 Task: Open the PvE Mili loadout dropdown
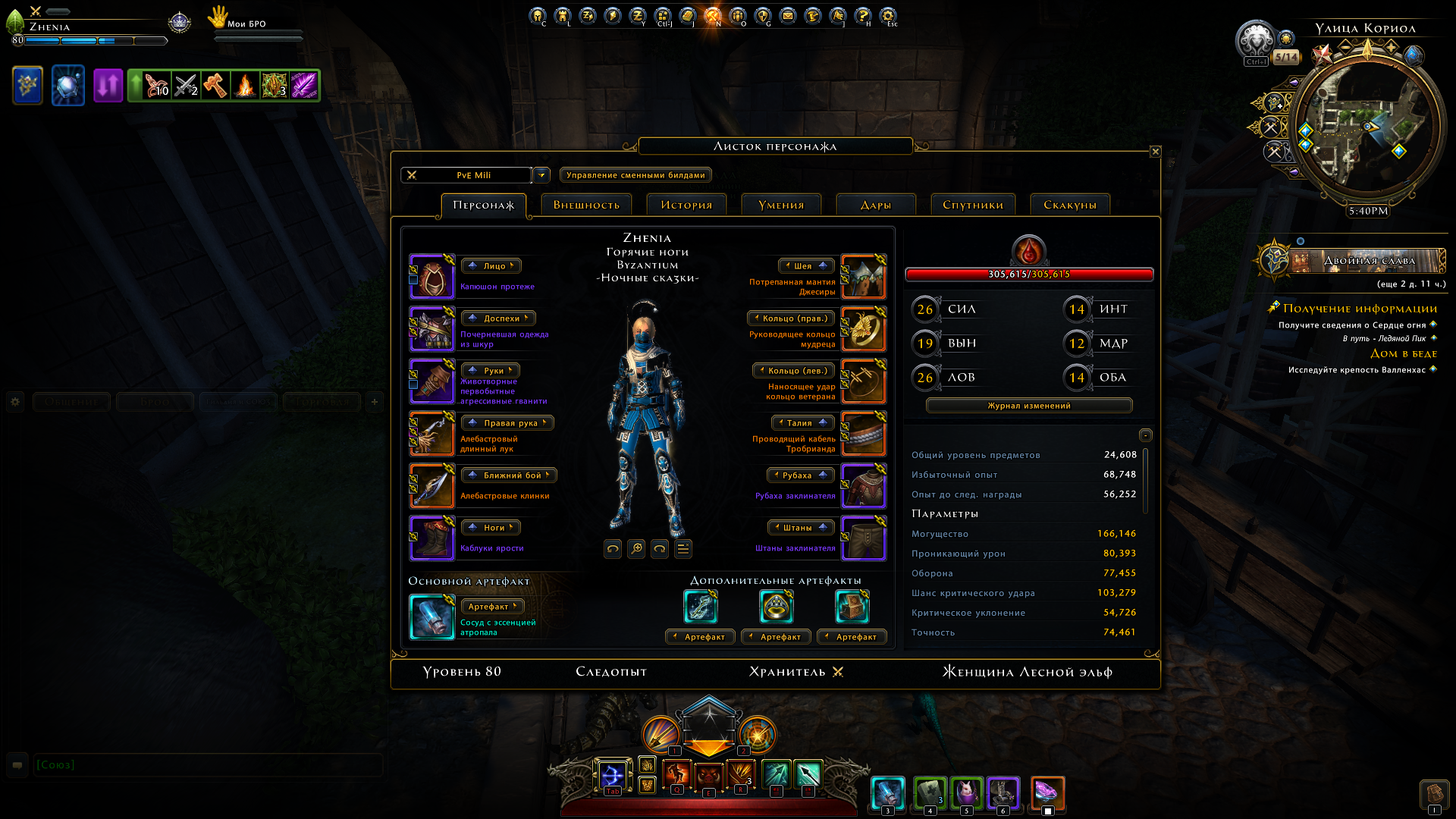(x=541, y=175)
